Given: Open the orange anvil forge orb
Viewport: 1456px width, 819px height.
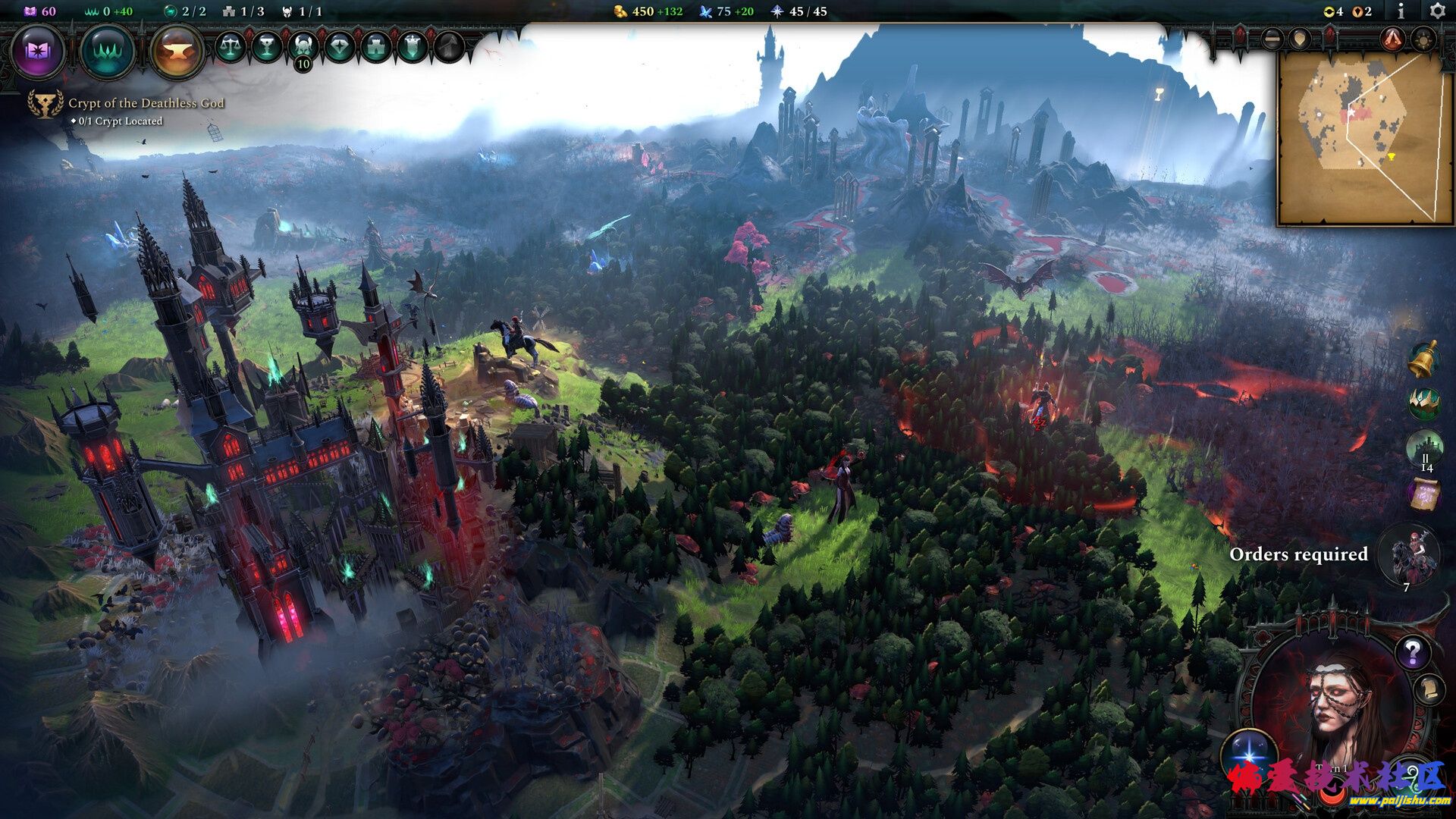Looking at the screenshot, I should pos(177,52).
